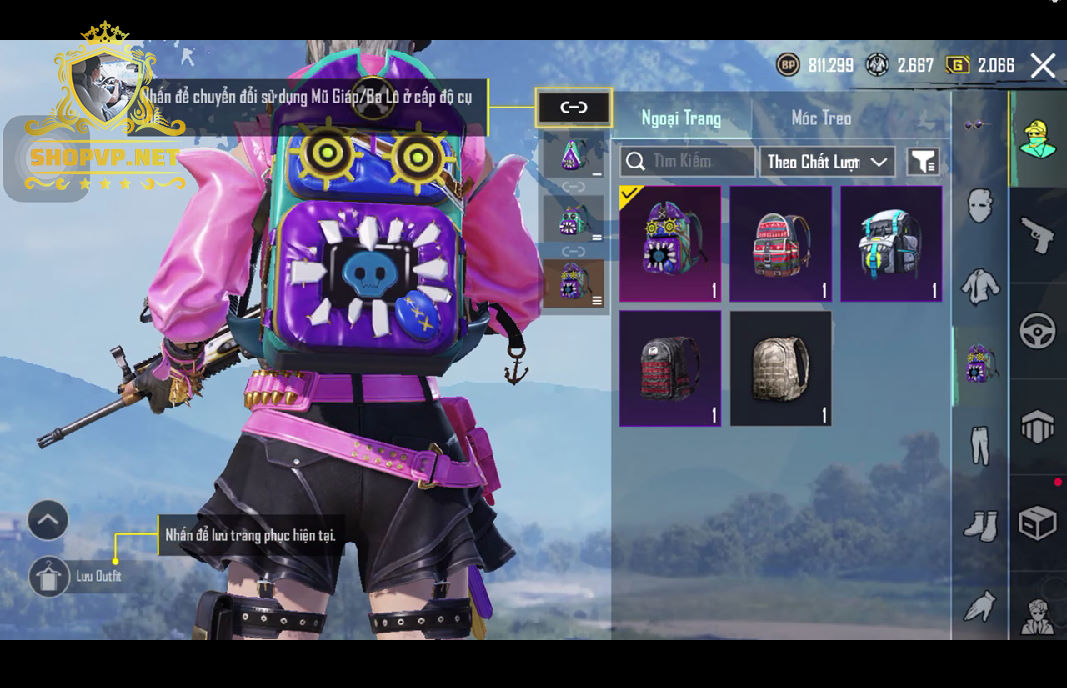Screen dimensions: 1067x688
Task: Open the Theo Chất Lượng sort dropdown
Action: (x=826, y=161)
